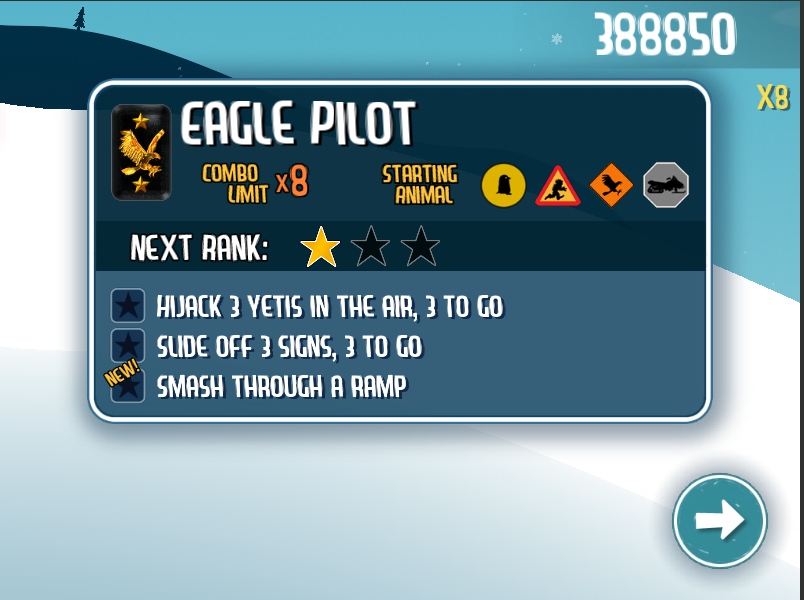This screenshot has height=600, width=804.
Task: Select the 'Hijack 3 Yetis in the Air' objective
Action: (x=329, y=306)
